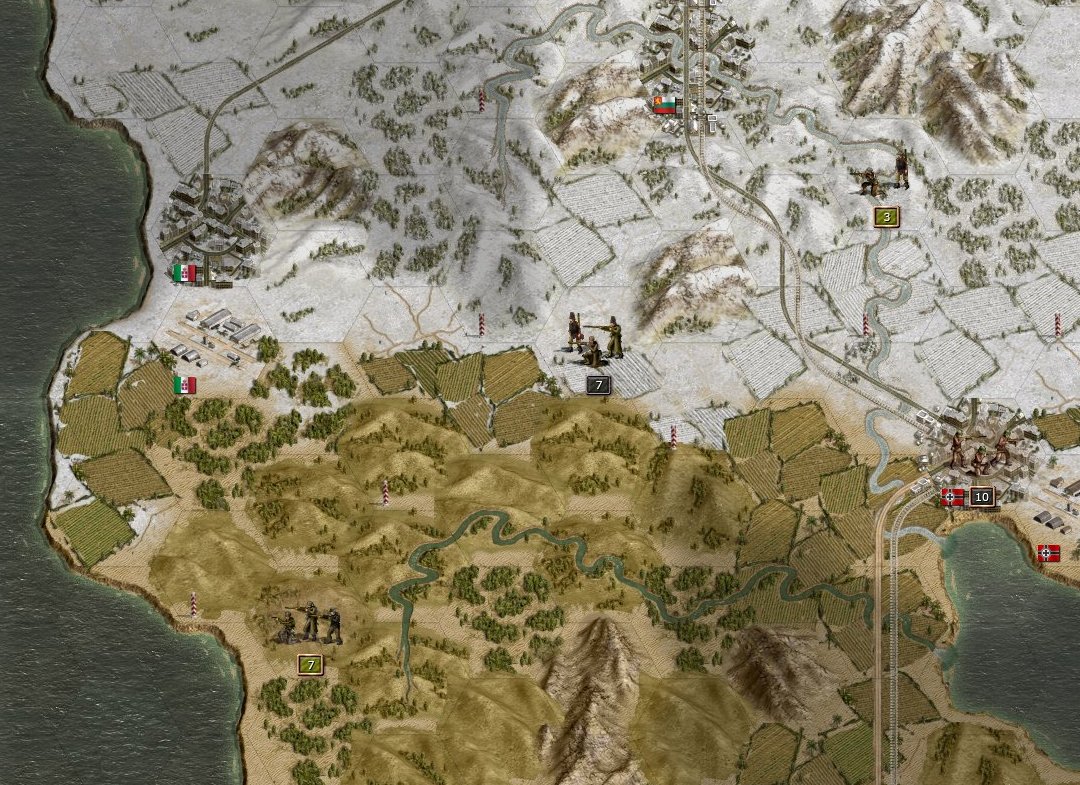Select the infantry unit with green 7 badge
Viewport: 1080px width, 785px height.
(310, 625)
